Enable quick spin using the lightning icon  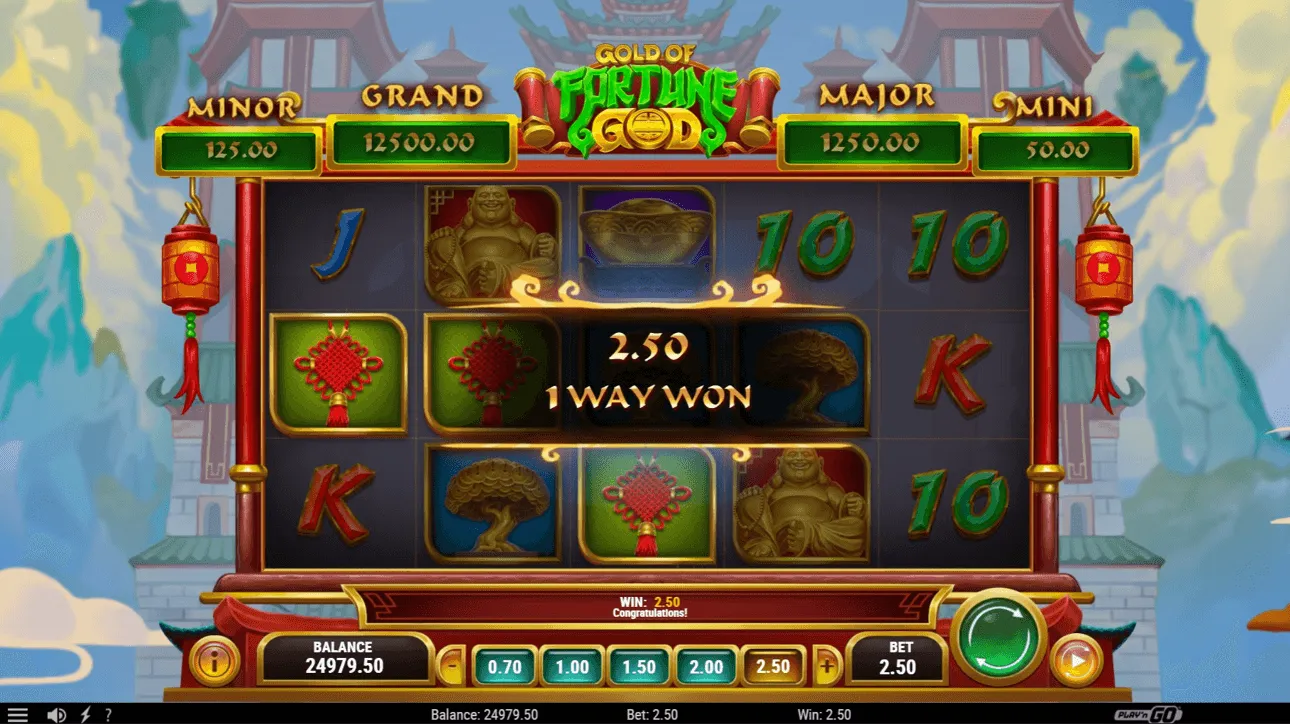point(85,714)
